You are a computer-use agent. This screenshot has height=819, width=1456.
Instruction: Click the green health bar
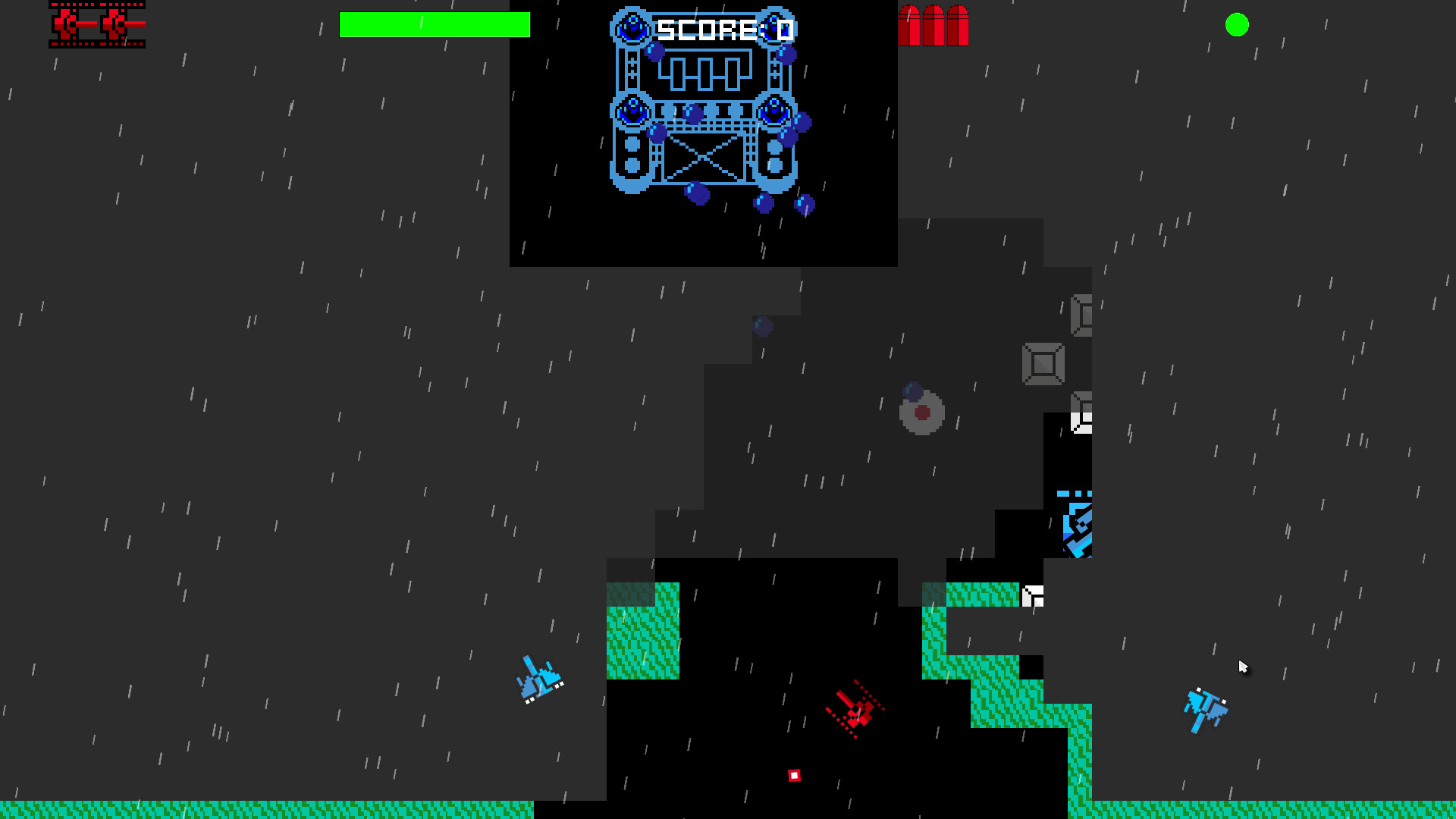[435, 25]
